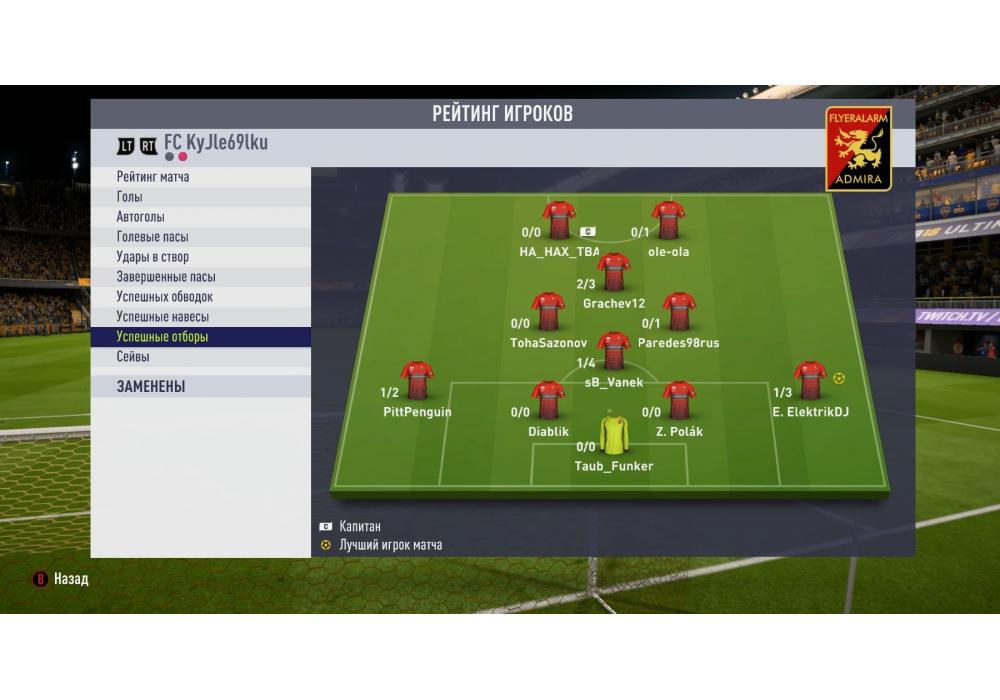Pick player Paredes98rus on the pitch

[679, 311]
